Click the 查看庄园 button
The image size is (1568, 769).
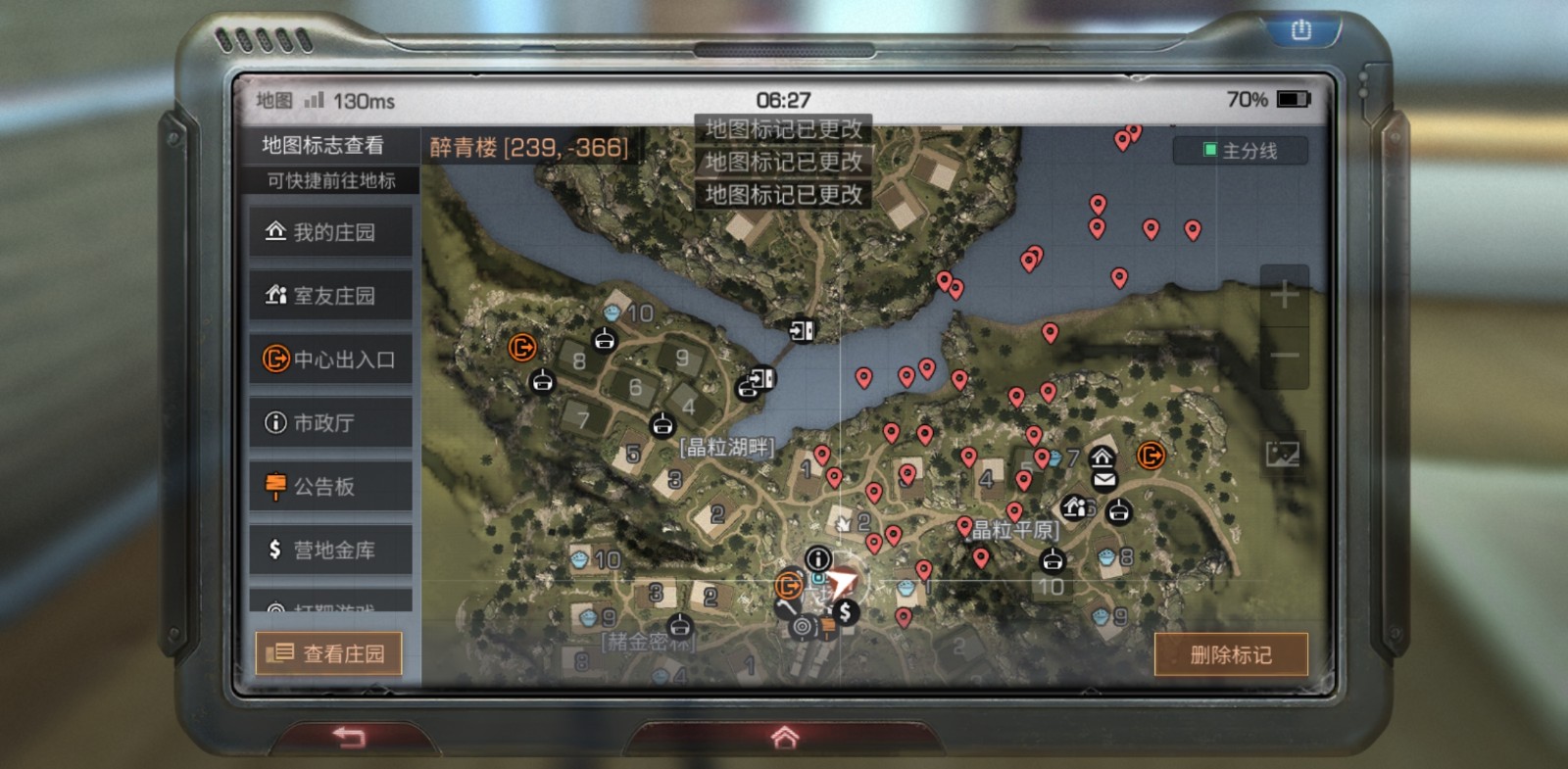(x=329, y=653)
